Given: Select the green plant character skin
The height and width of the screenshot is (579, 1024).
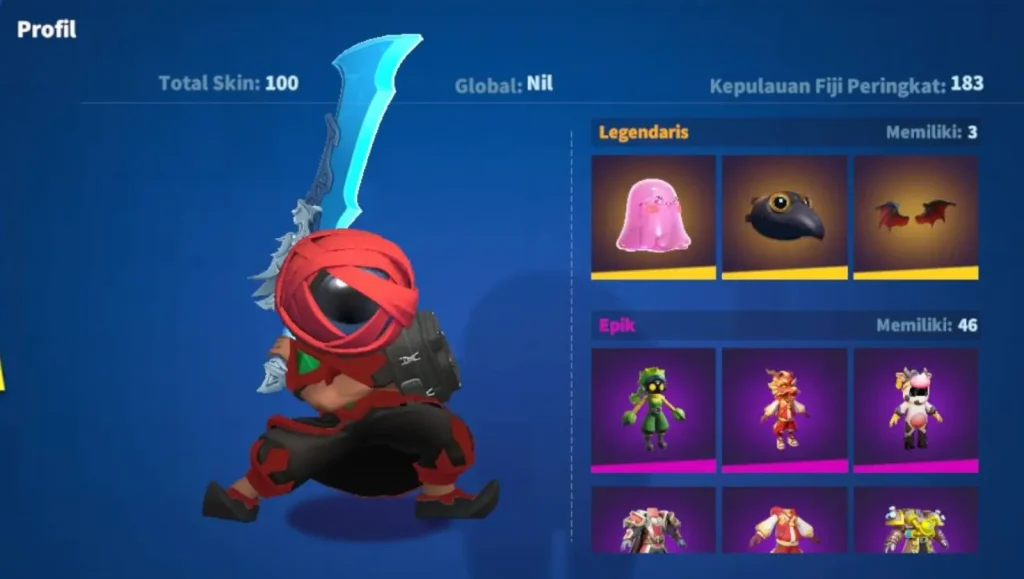Looking at the screenshot, I should coord(653,409).
